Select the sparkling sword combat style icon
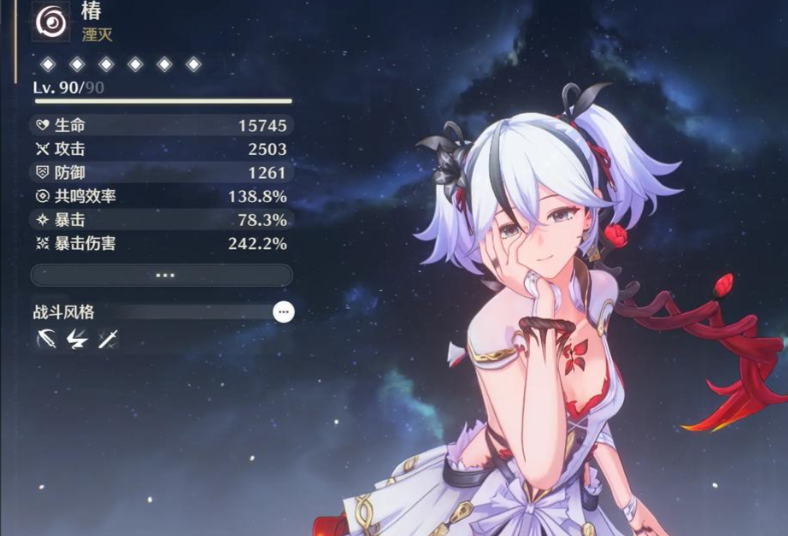 (x=108, y=340)
